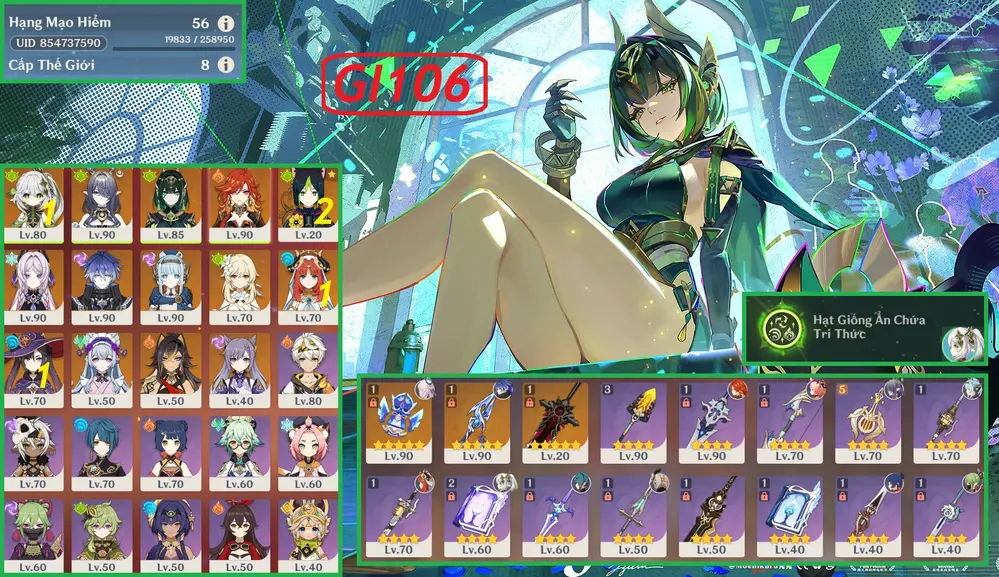The image size is (999, 577).
Task: Choose the golden catalyst with refinement 5
Action: (865, 420)
